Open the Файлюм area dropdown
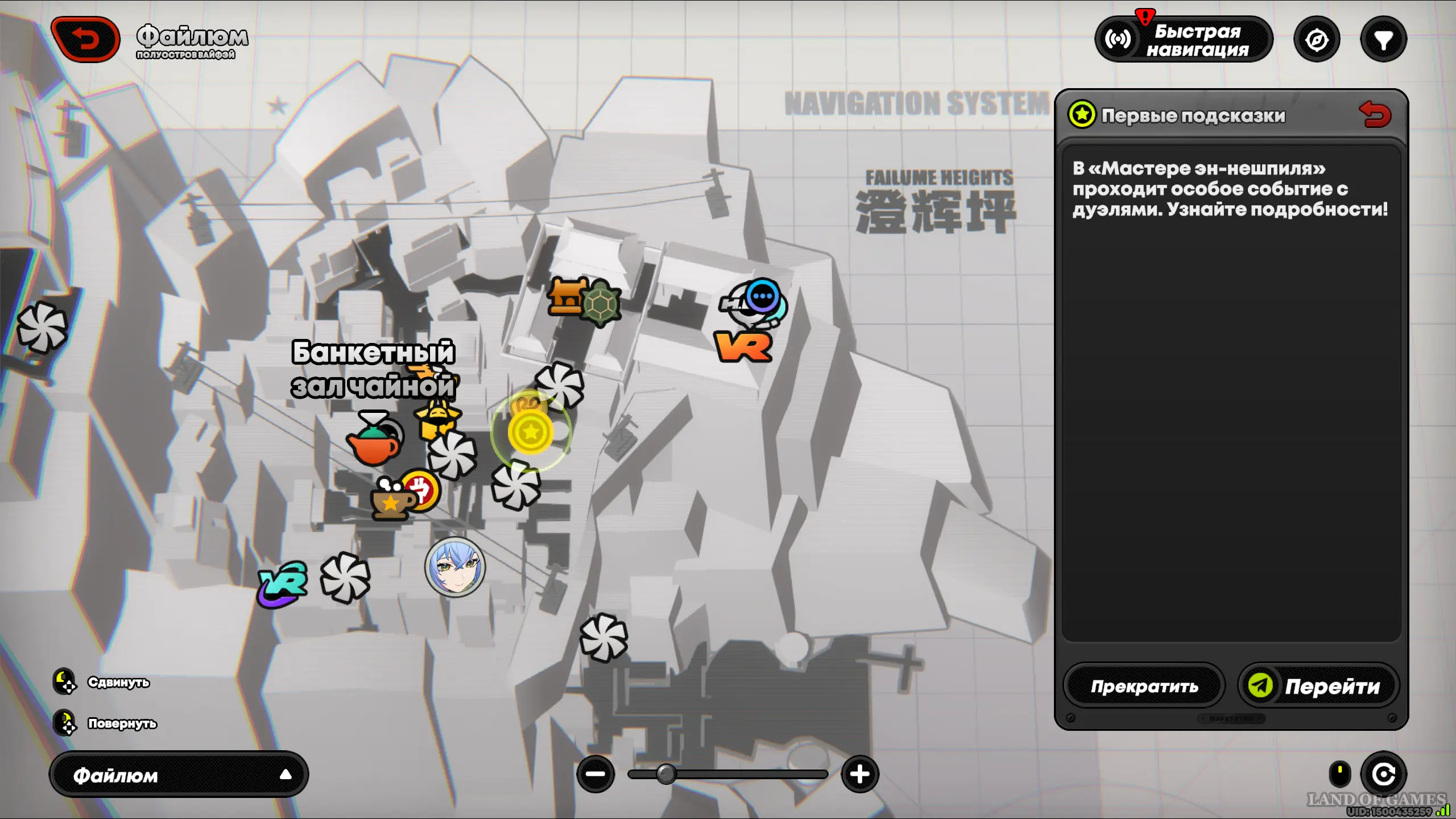This screenshot has width=1456, height=819. [179, 775]
